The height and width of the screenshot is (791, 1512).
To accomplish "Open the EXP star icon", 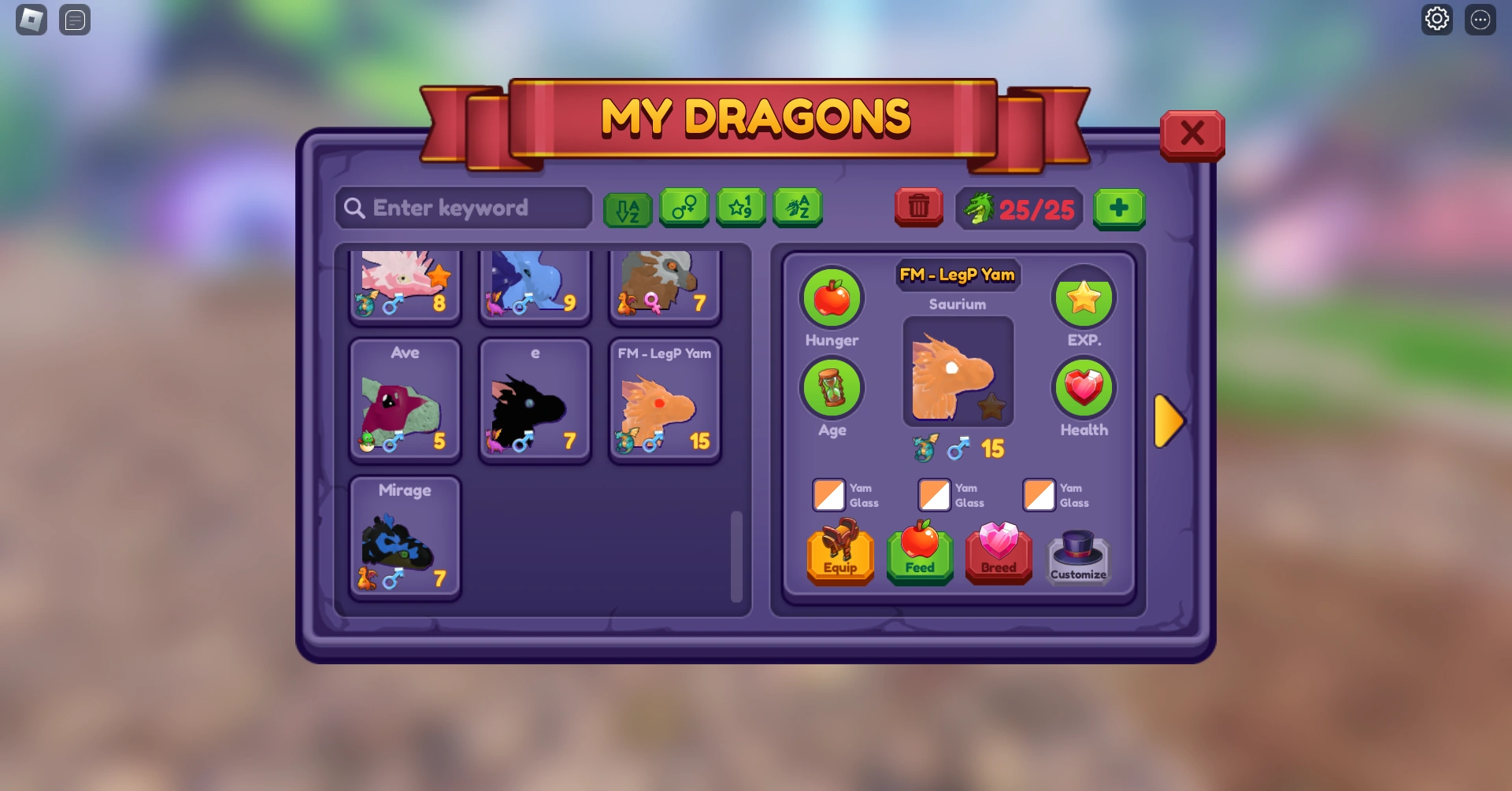I will tap(1084, 298).
